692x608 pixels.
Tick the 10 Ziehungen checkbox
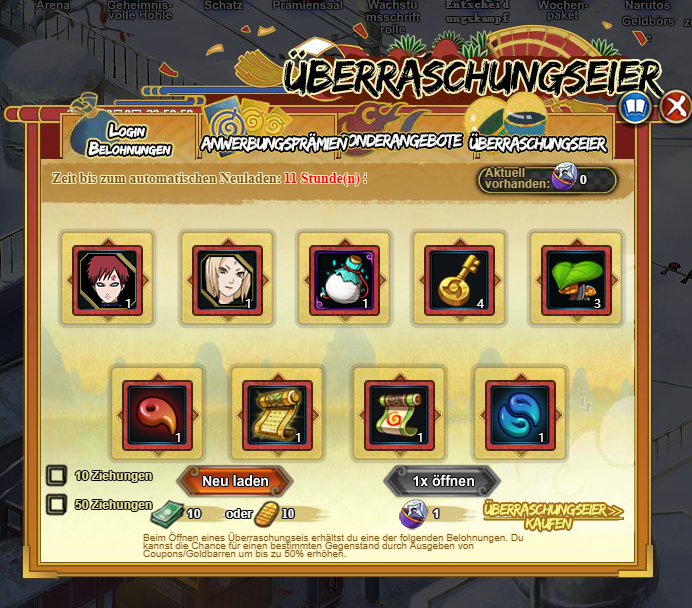pyautogui.click(x=58, y=476)
